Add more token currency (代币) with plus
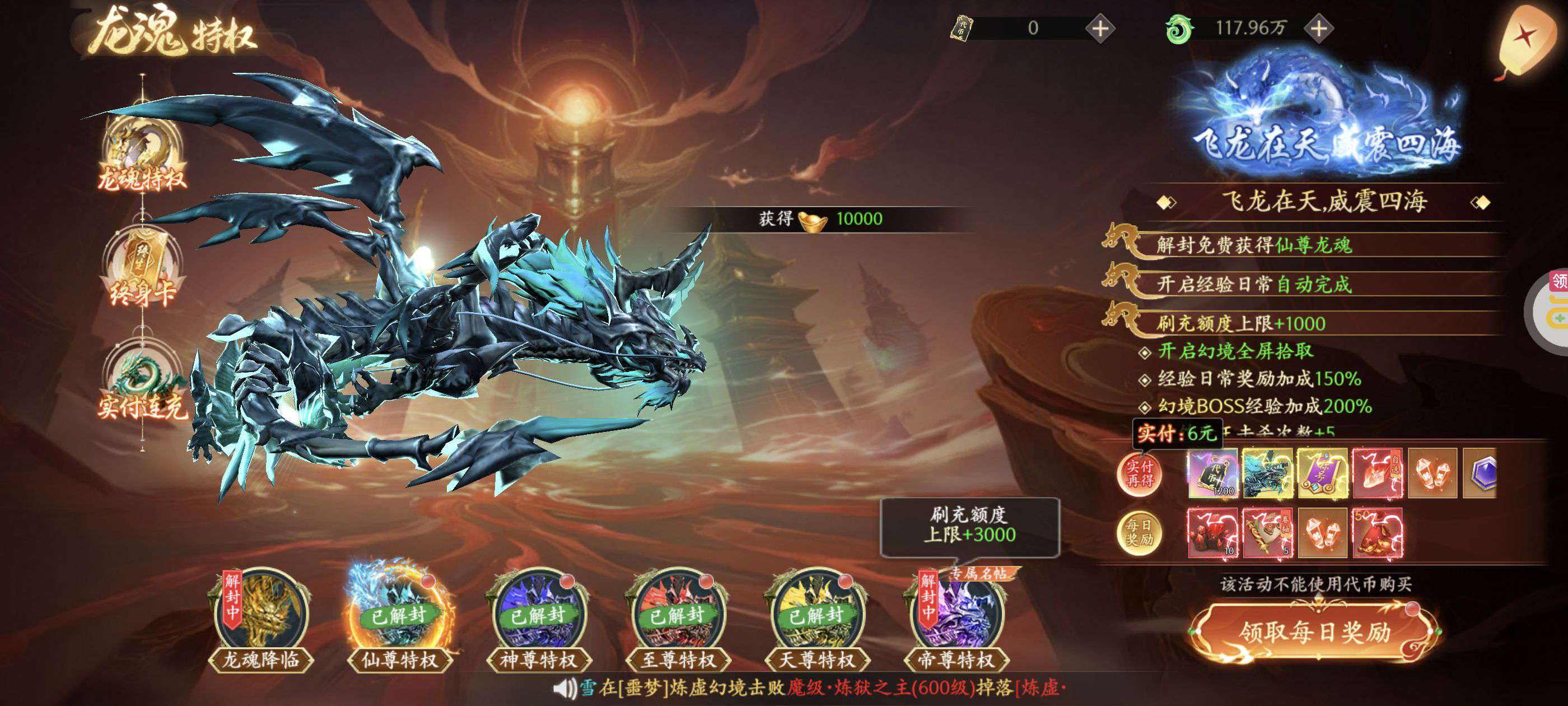 1100,29
